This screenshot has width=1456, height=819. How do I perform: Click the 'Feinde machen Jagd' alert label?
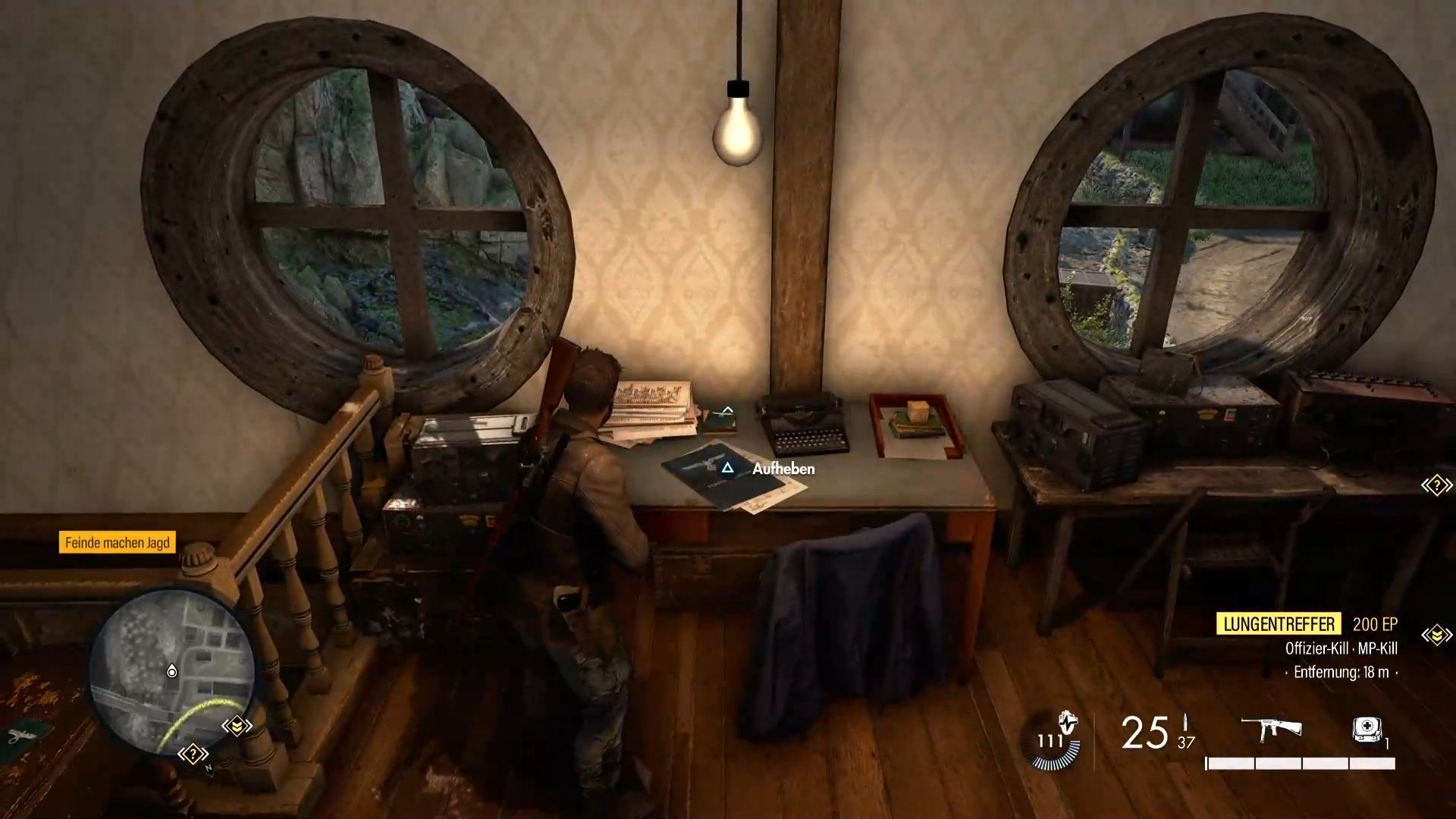pyautogui.click(x=118, y=542)
